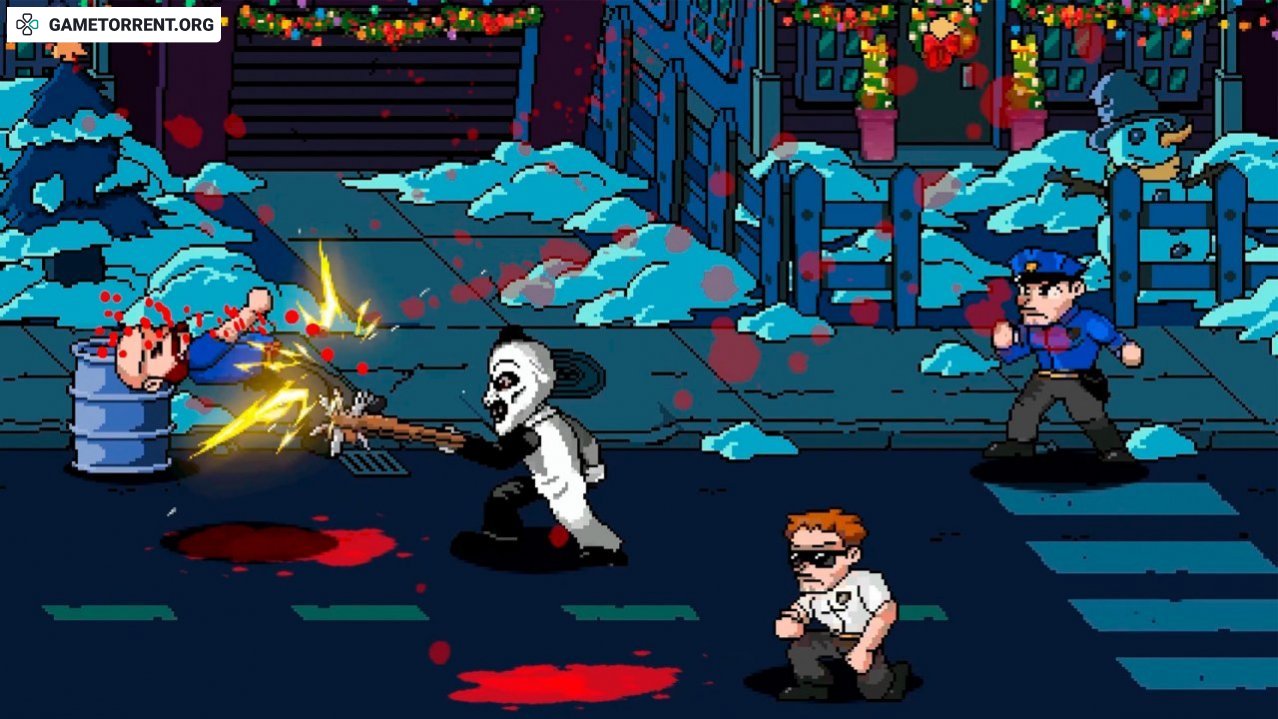Open the GAMETORRENT.ORG watermark link

pyautogui.click(x=115, y=24)
